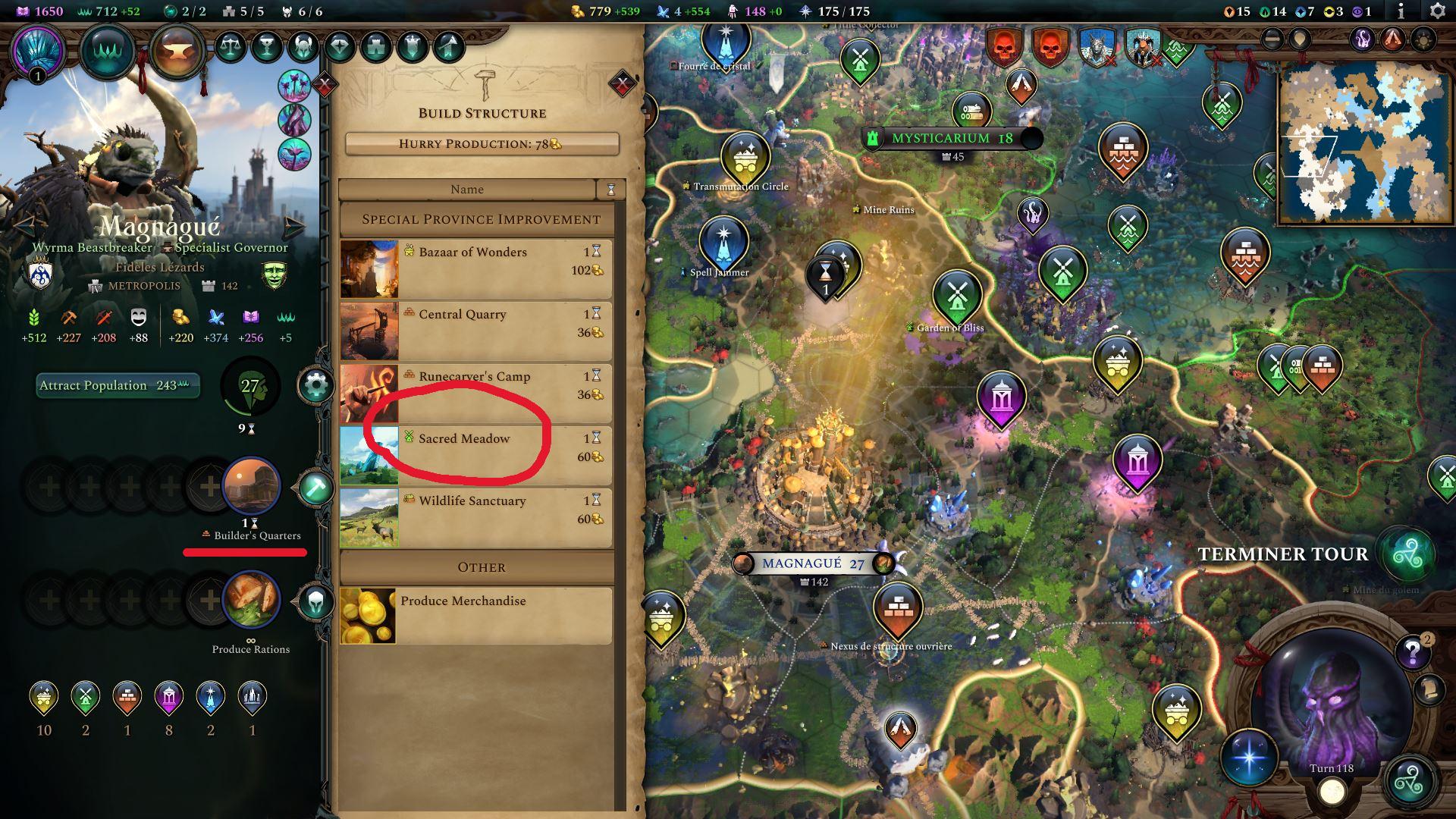
Task: Click the info "i" icon at top right
Action: 1401,11
